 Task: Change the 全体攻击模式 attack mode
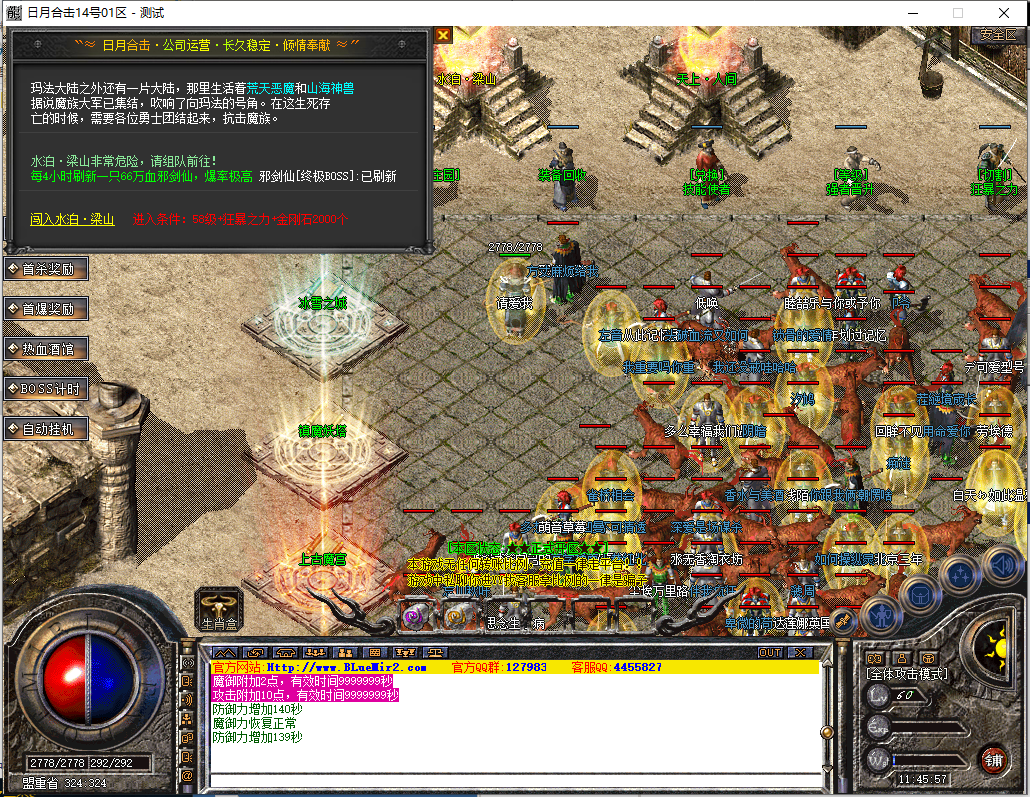point(907,675)
